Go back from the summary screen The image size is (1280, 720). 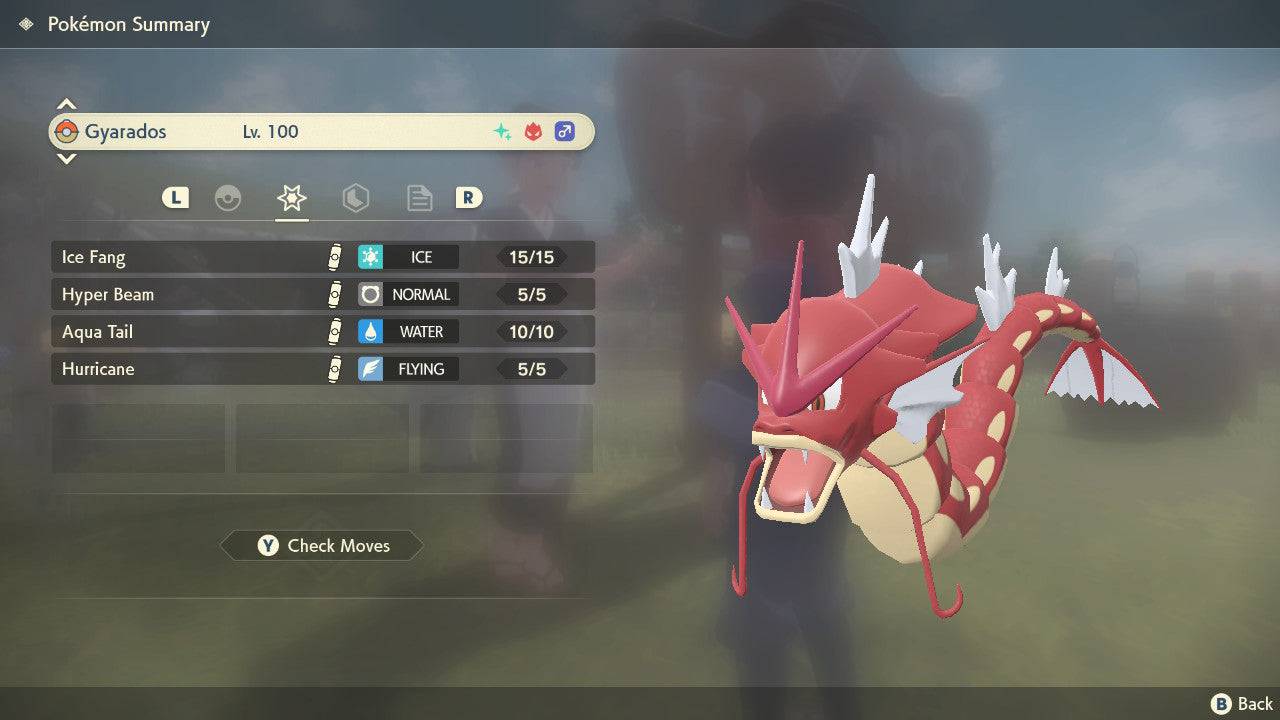(x=1242, y=704)
